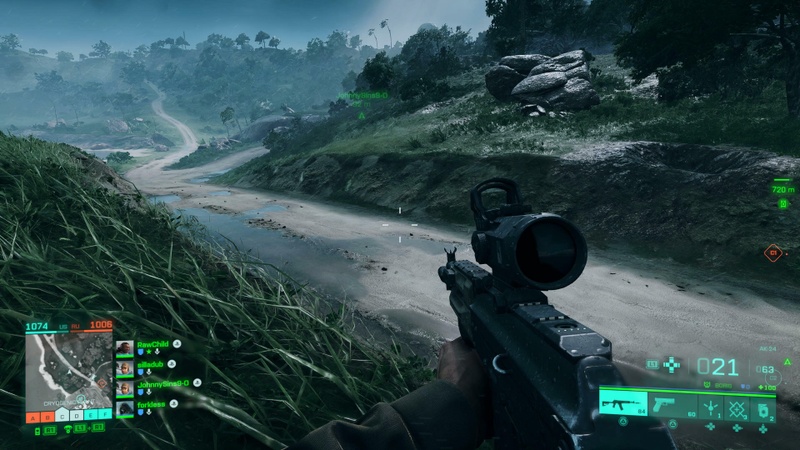This screenshot has height=450, width=800.
Task: Select forkless in the squad list
Action: click(x=124, y=408)
